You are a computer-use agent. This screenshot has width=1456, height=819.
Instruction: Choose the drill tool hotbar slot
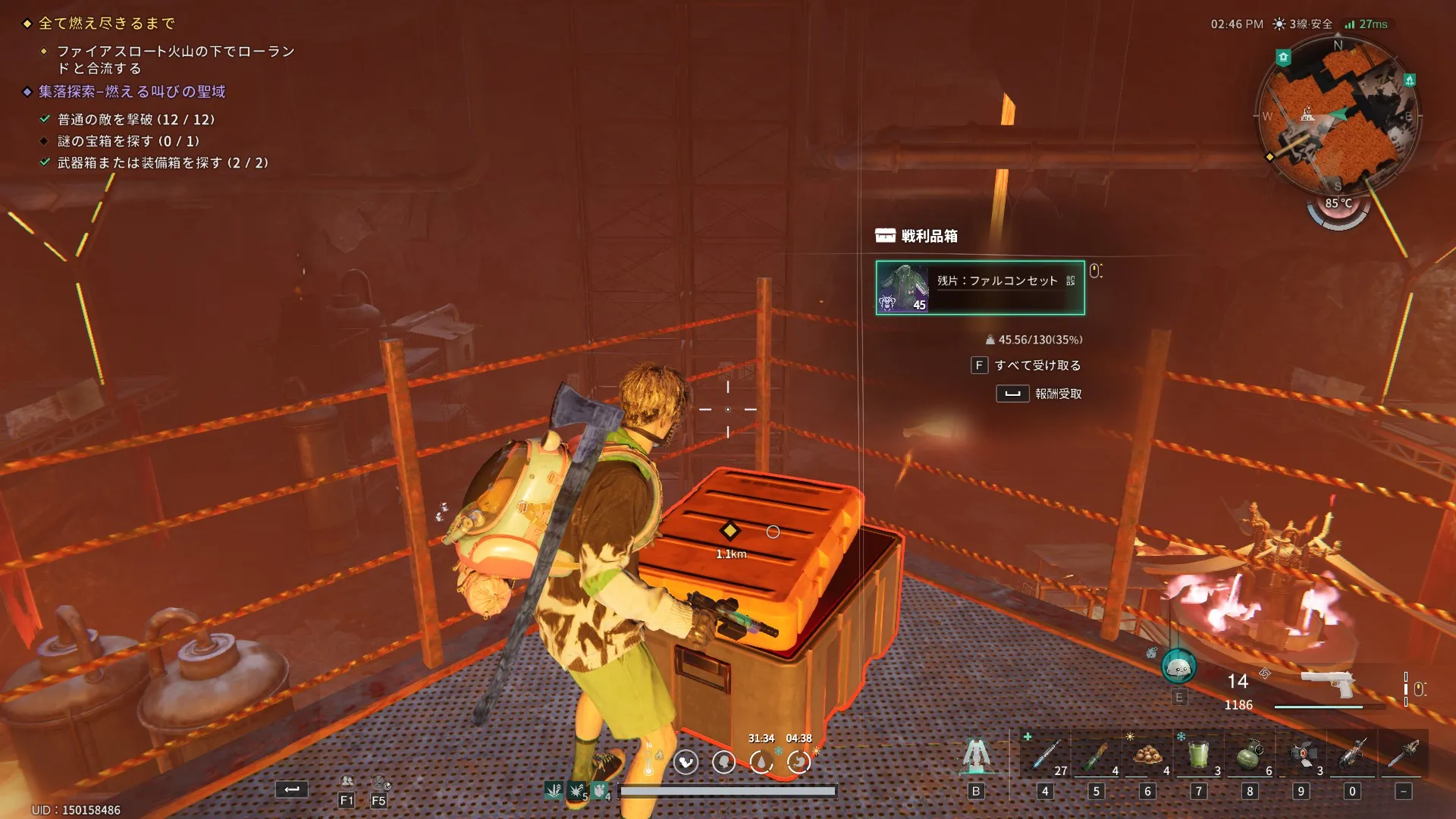pos(1352,755)
